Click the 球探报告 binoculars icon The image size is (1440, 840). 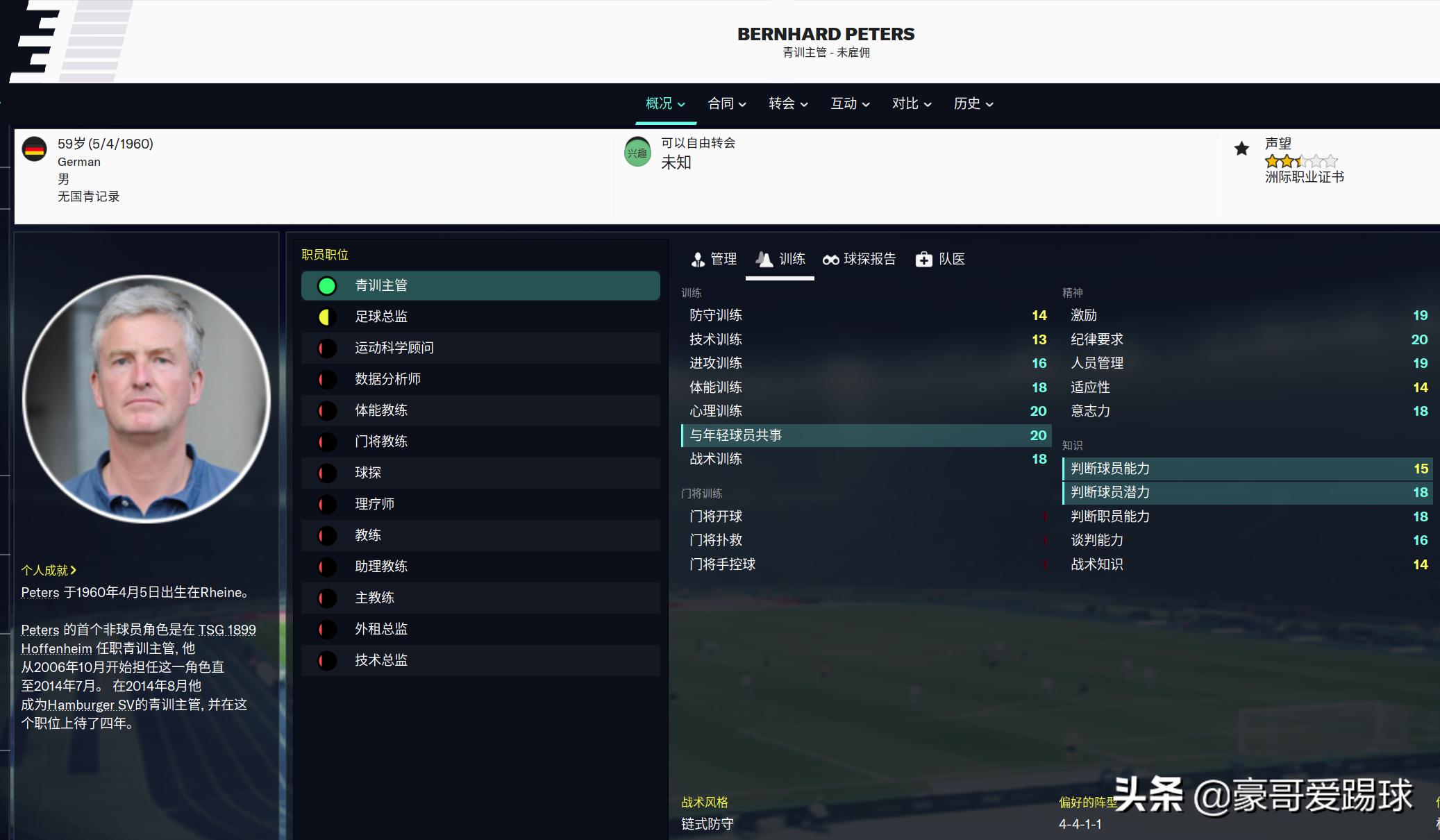[x=830, y=260]
